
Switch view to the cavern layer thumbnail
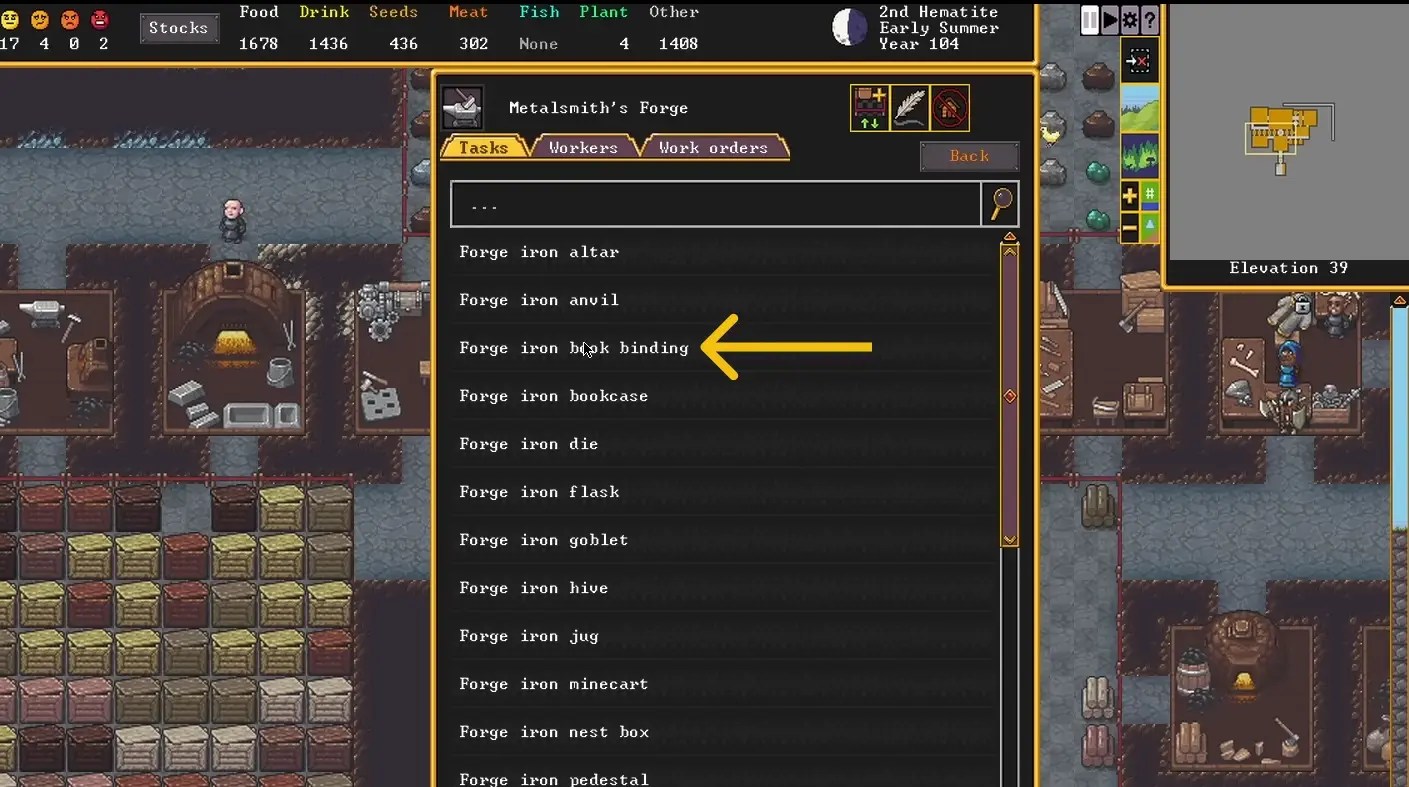click(1139, 152)
